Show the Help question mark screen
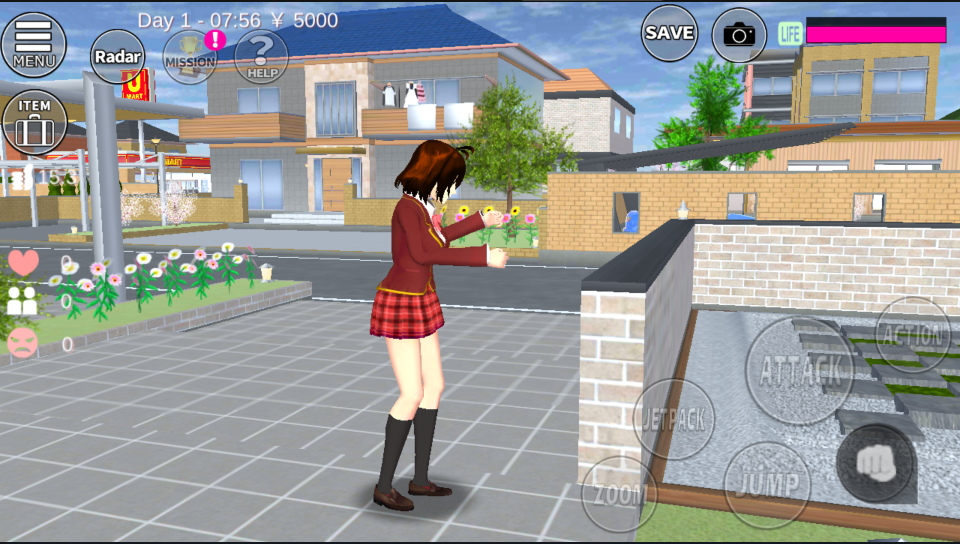Image resolution: width=960 pixels, height=544 pixels. tap(261, 56)
